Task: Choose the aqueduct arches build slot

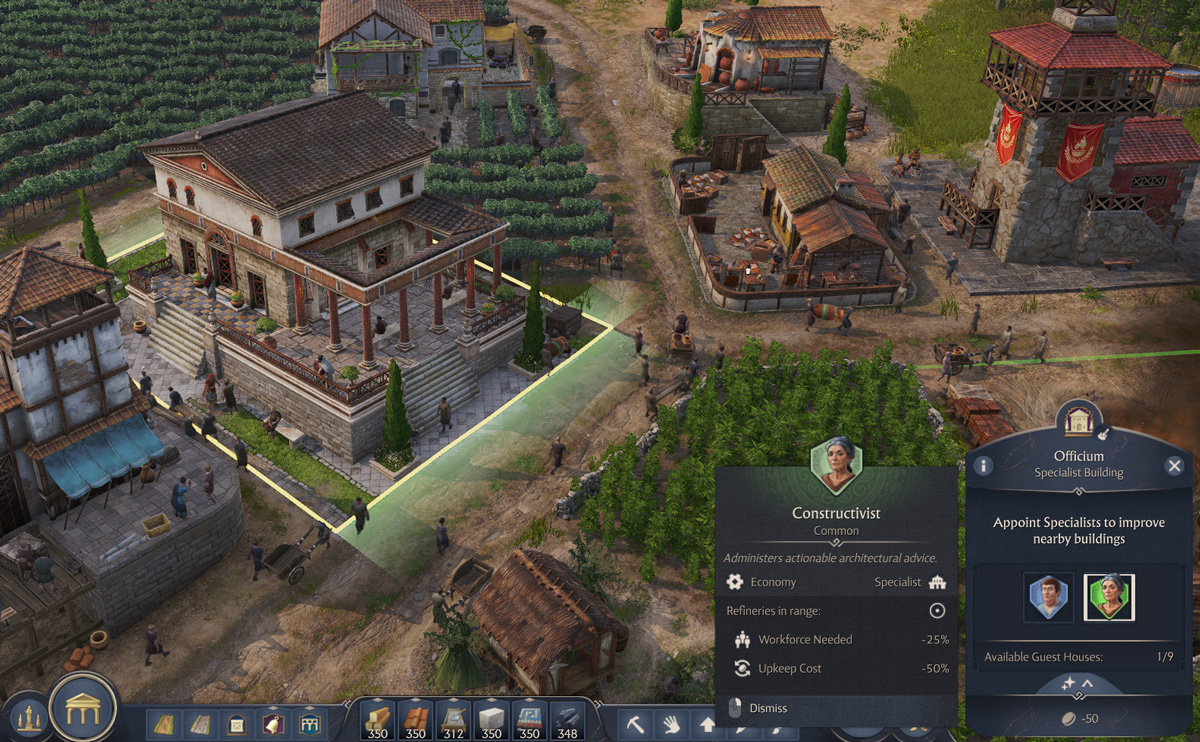Action: point(310,723)
